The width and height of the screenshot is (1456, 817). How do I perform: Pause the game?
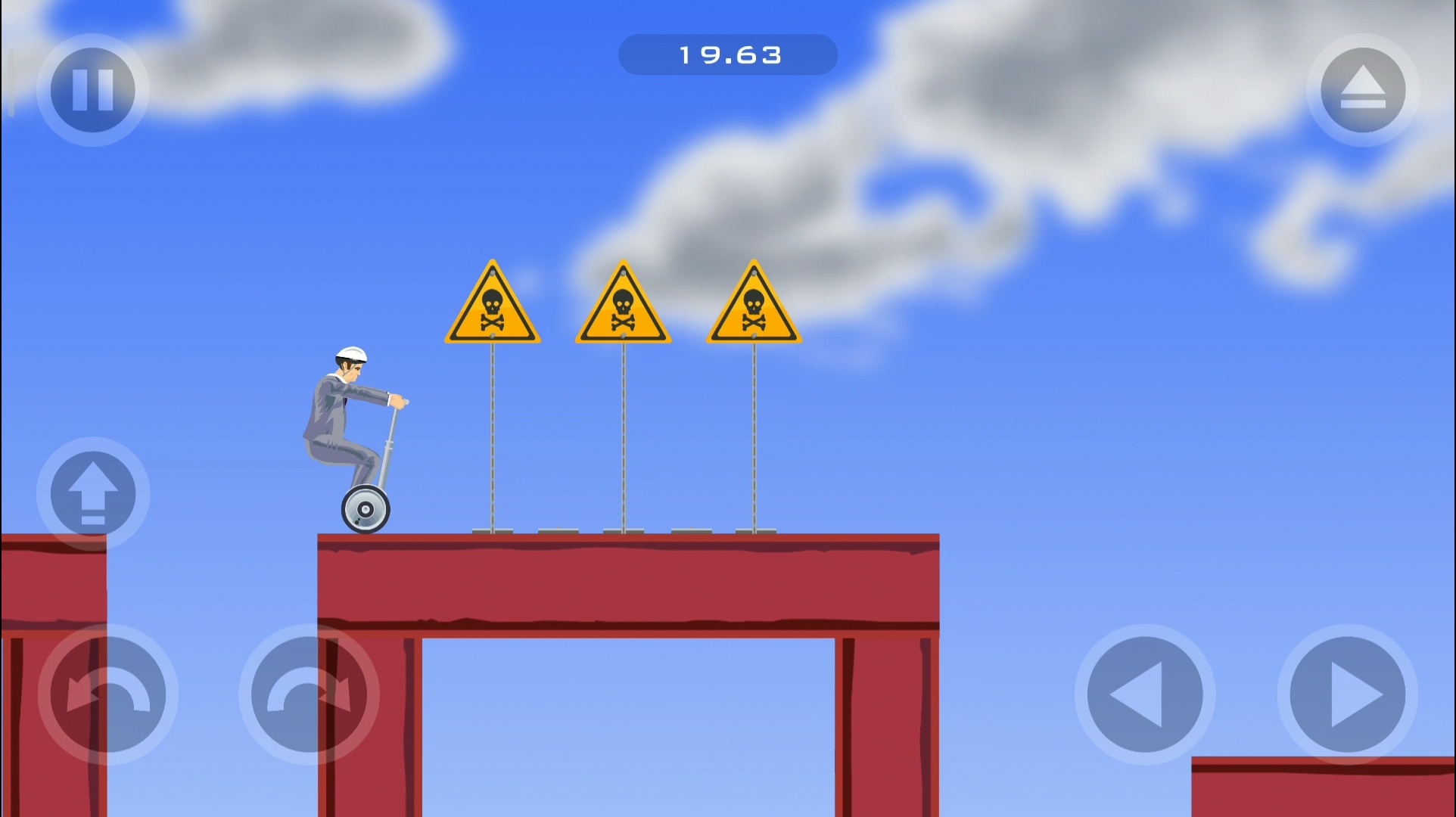(92, 89)
